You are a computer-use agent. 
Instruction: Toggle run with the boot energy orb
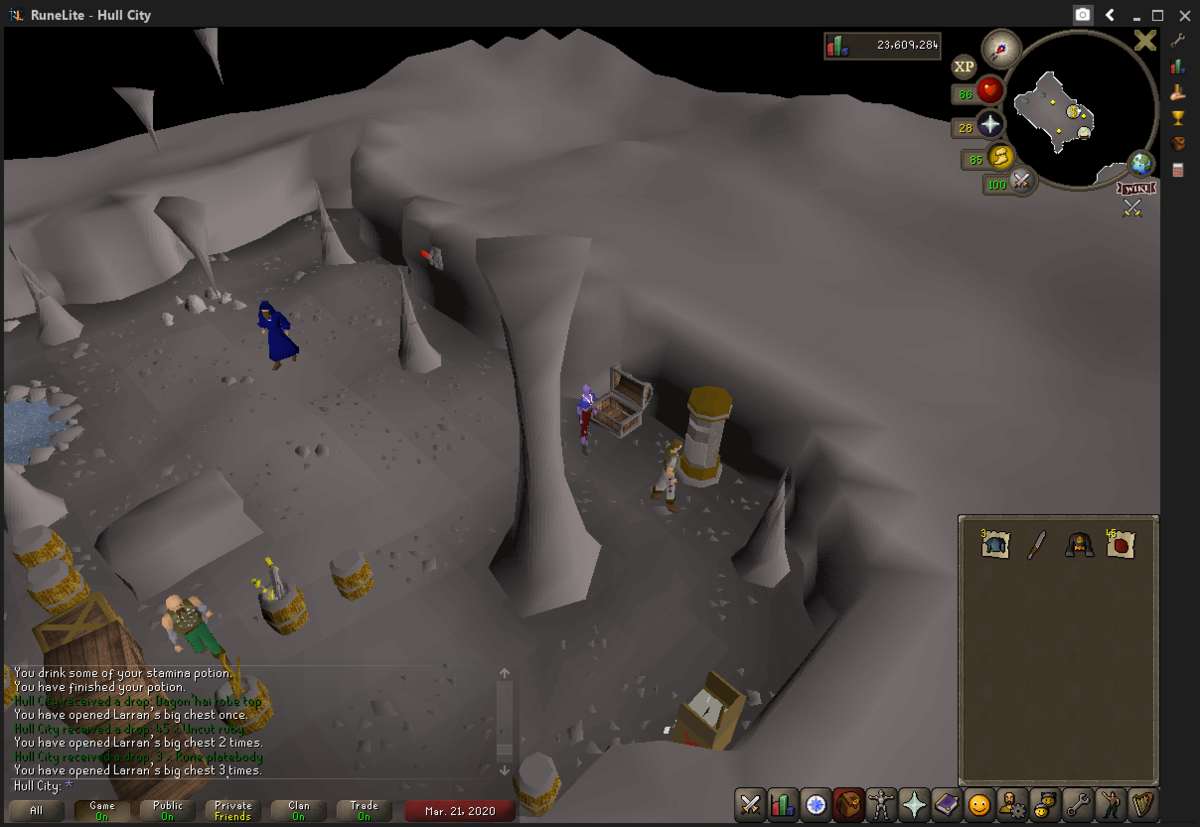(999, 157)
